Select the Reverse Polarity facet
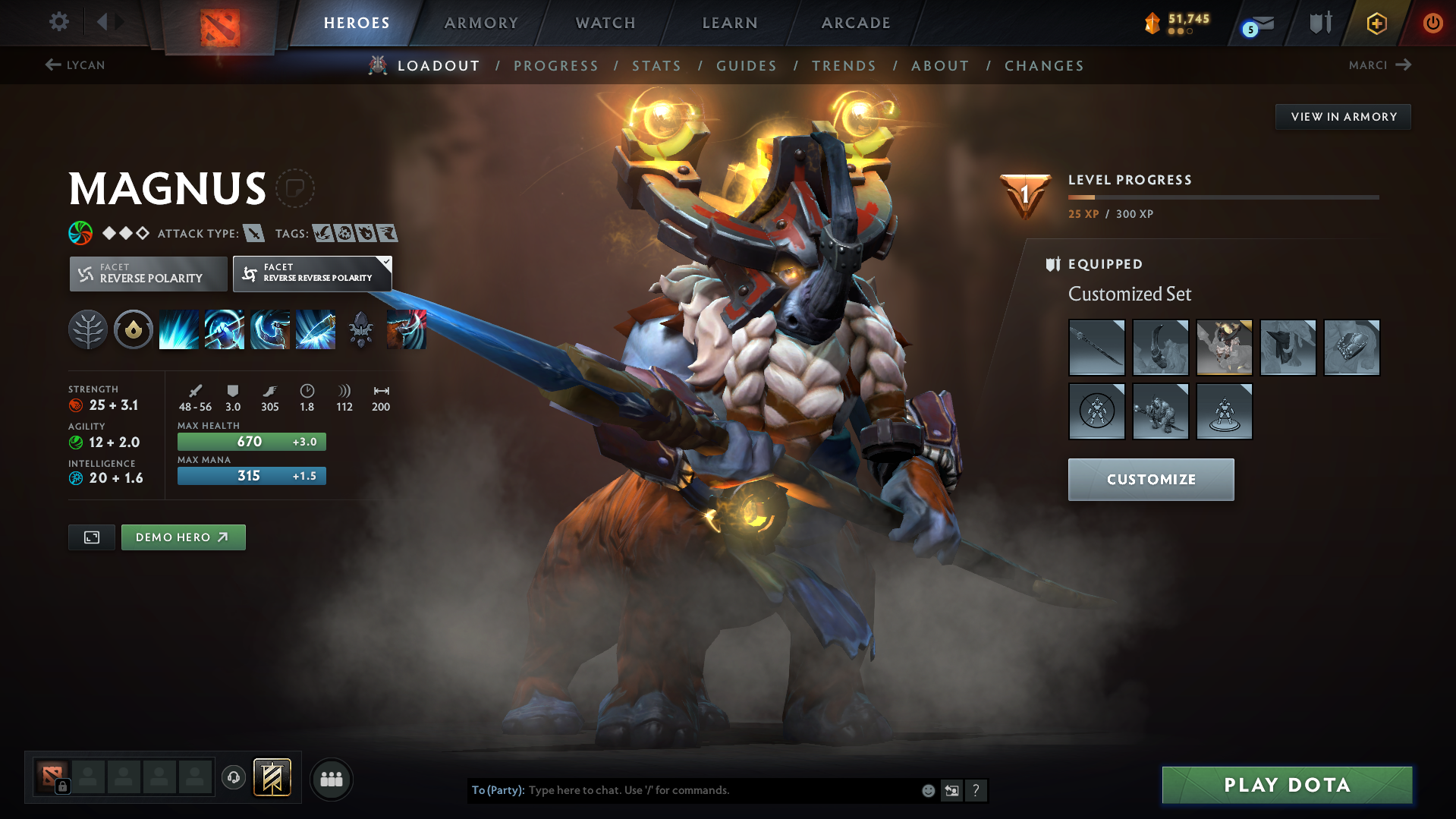The width and height of the screenshot is (1456, 819). pos(149,273)
